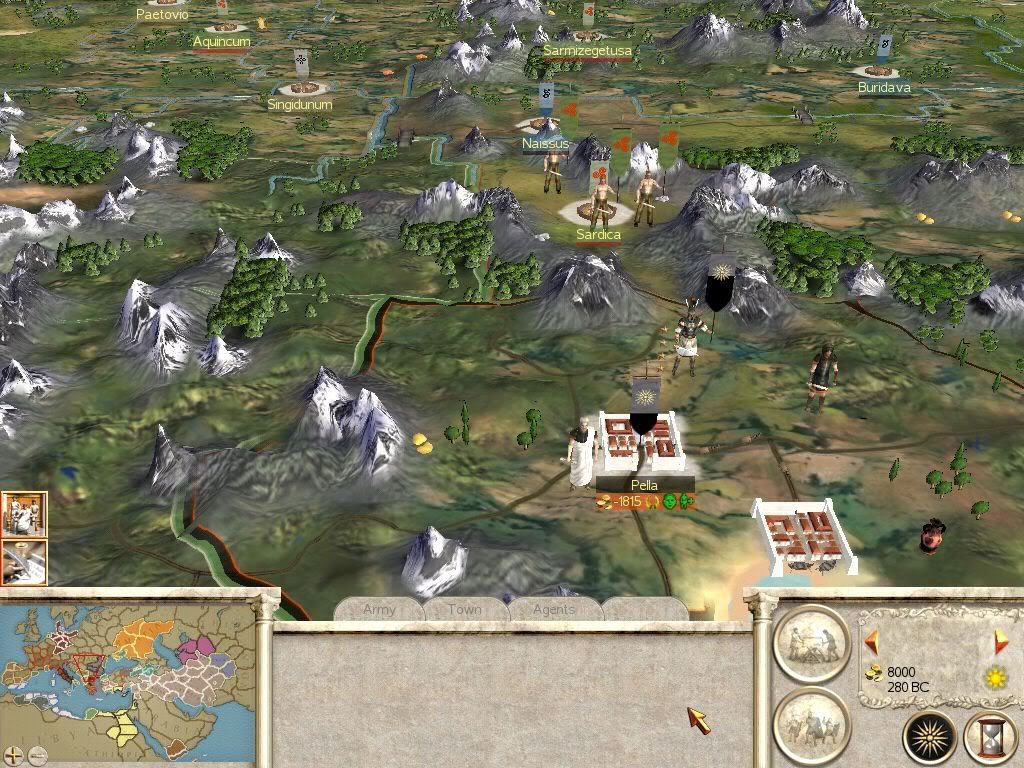Zoom in the minimap with plus button
Viewport: 1024px width, 768px height.
[x=12, y=756]
